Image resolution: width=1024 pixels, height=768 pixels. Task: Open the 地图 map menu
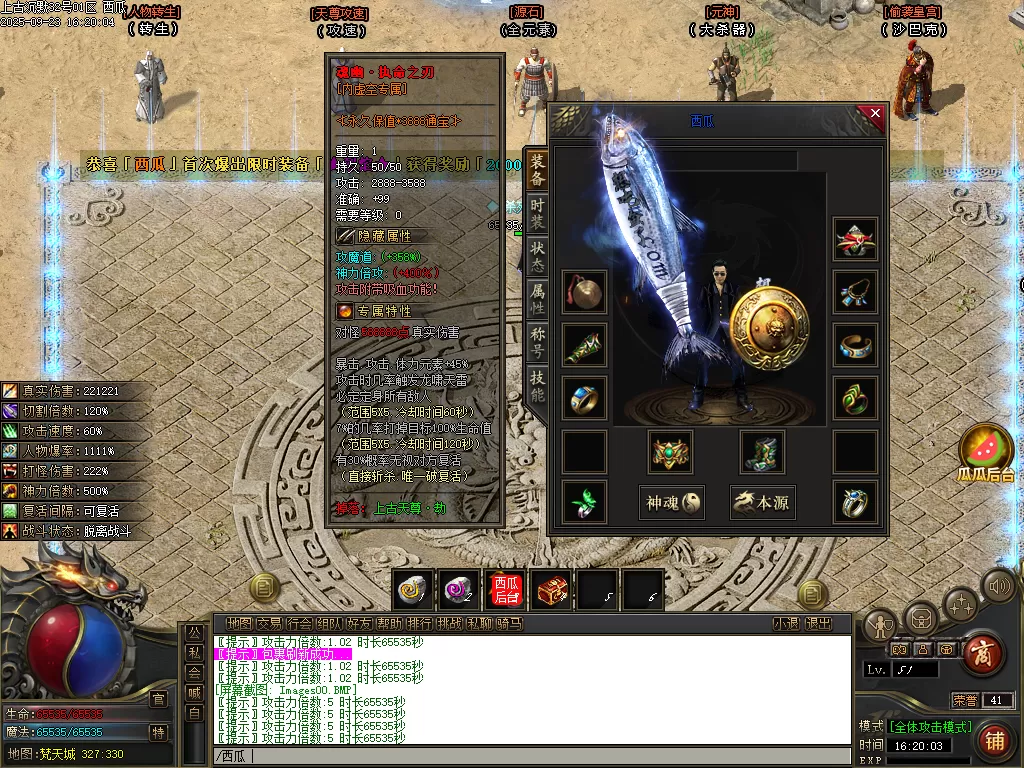click(239, 624)
